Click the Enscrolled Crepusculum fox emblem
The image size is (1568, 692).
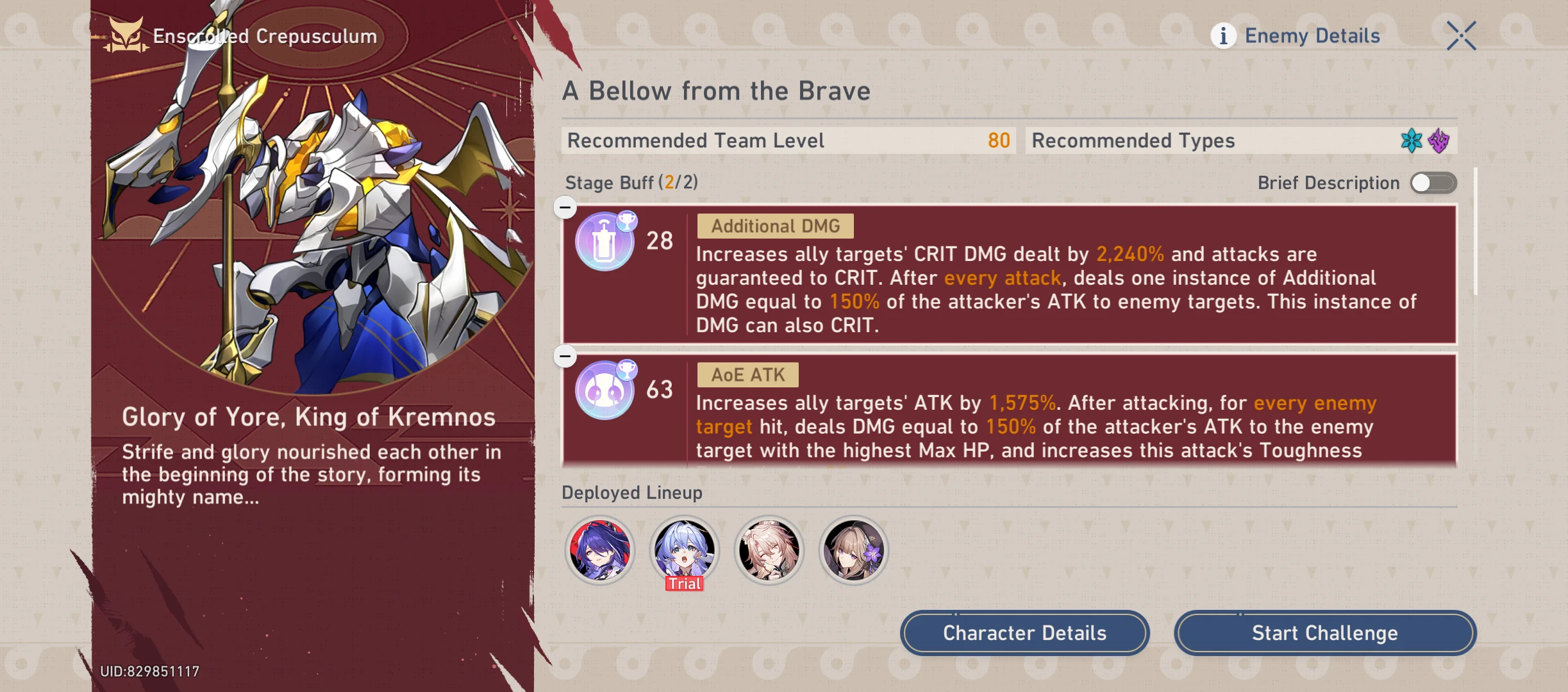click(x=126, y=35)
